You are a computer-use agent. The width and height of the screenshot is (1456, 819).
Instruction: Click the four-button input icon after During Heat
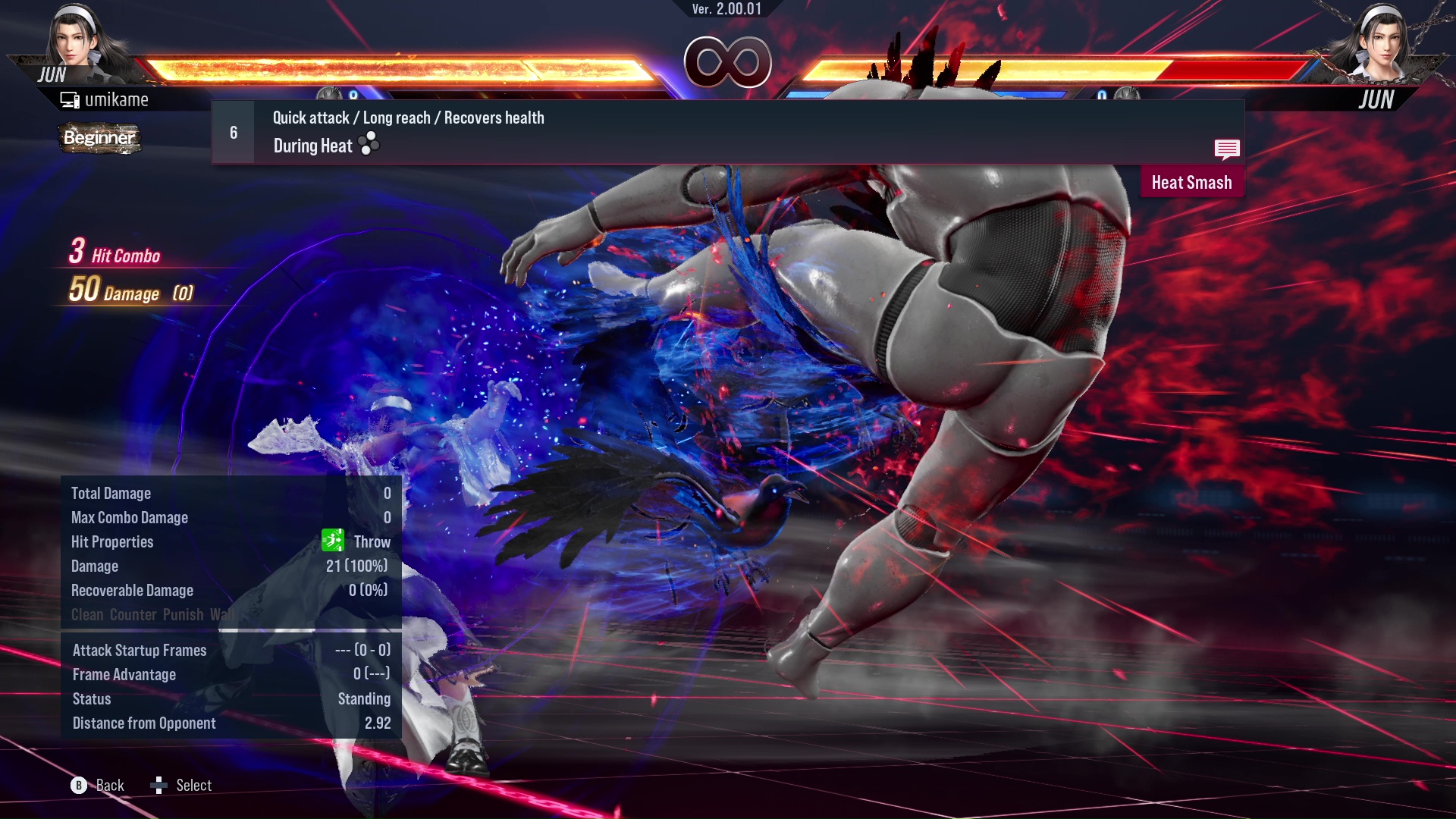tap(368, 145)
